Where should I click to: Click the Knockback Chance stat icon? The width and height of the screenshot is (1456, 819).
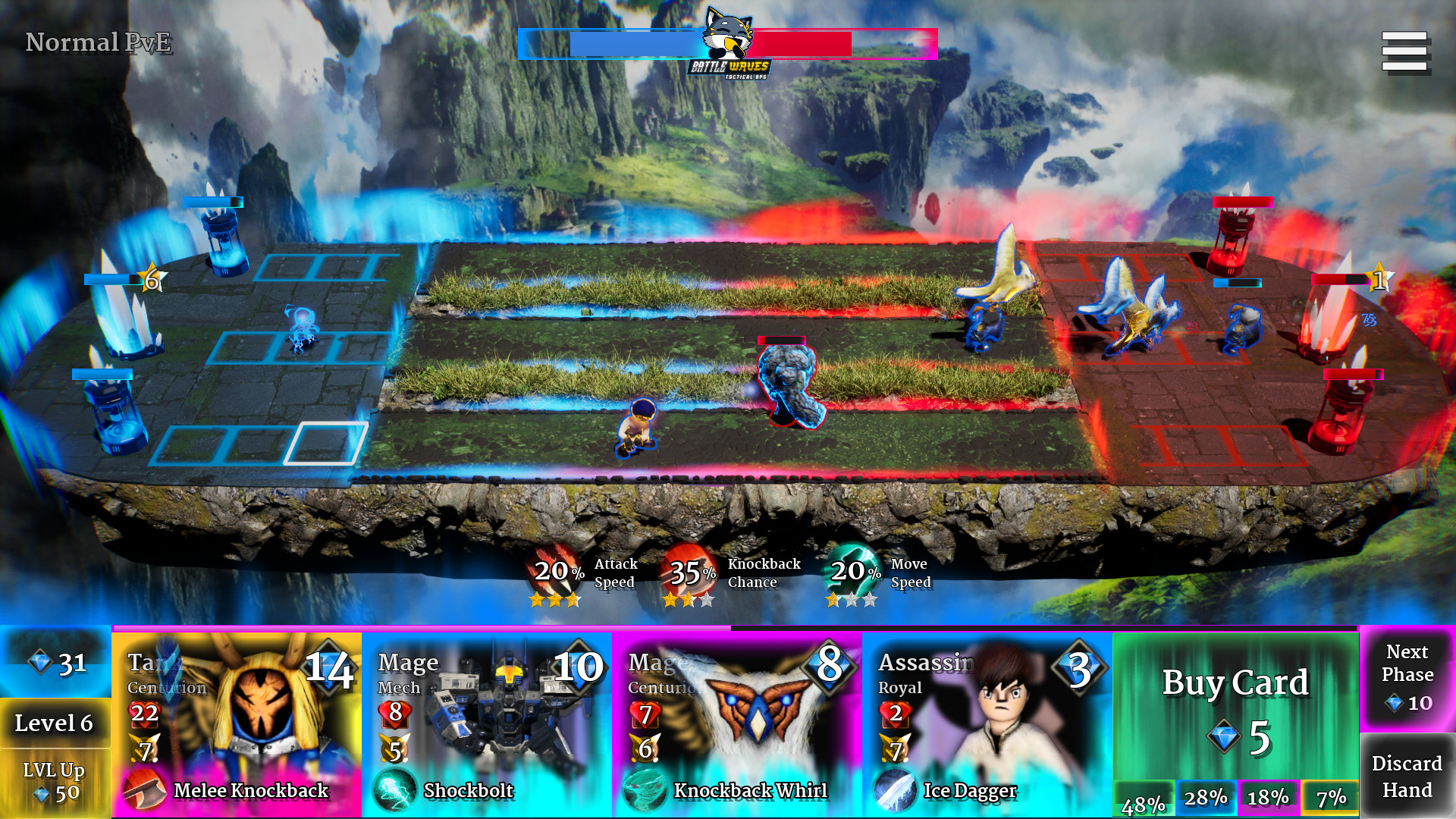pyautogui.click(x=692, y=572)
